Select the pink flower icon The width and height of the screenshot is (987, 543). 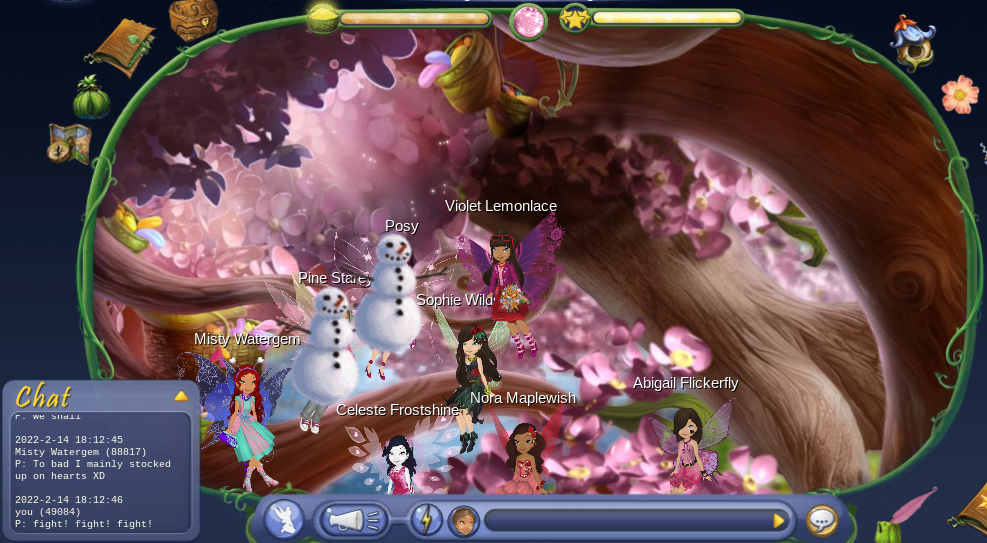[x=959, y=94]
